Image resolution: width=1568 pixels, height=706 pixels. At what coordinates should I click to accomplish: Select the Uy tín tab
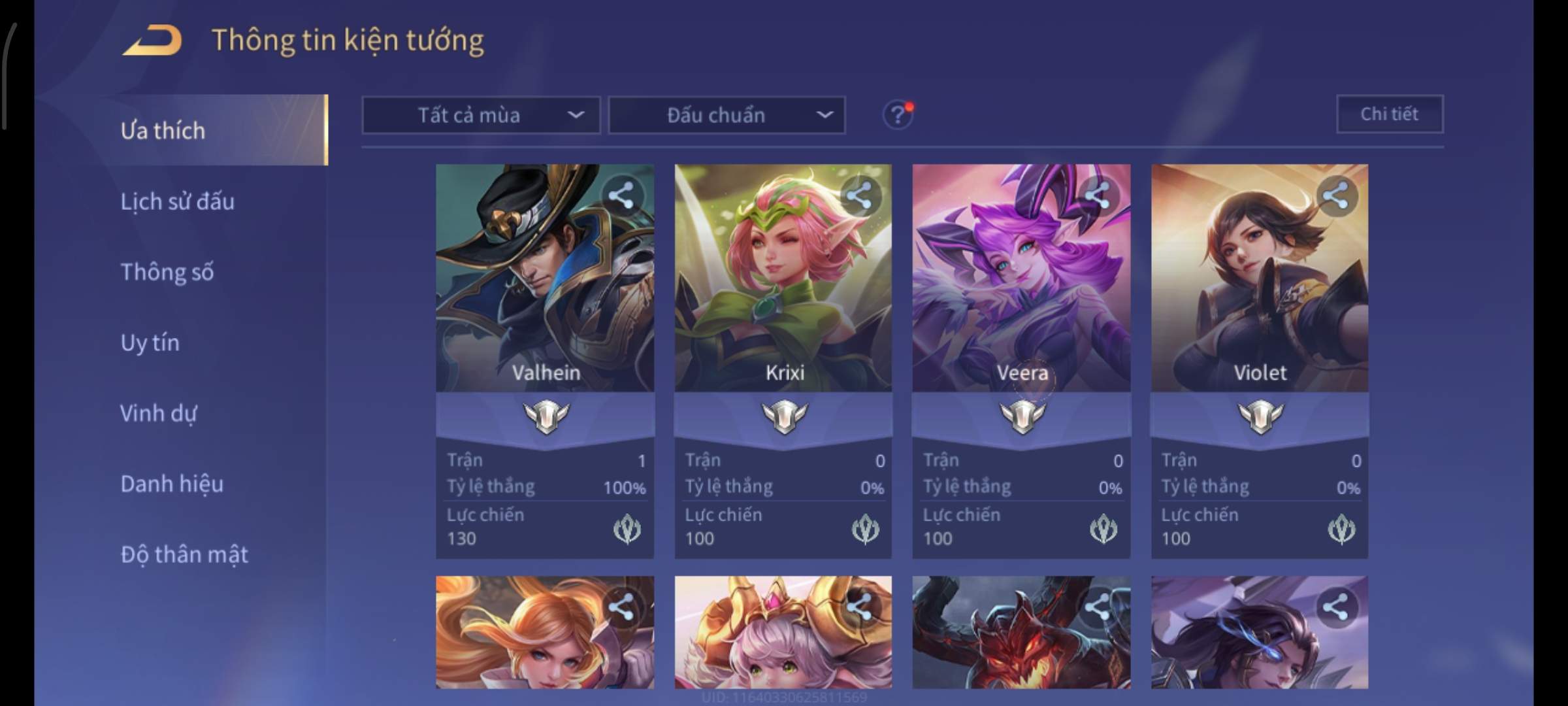coord(150,343)
